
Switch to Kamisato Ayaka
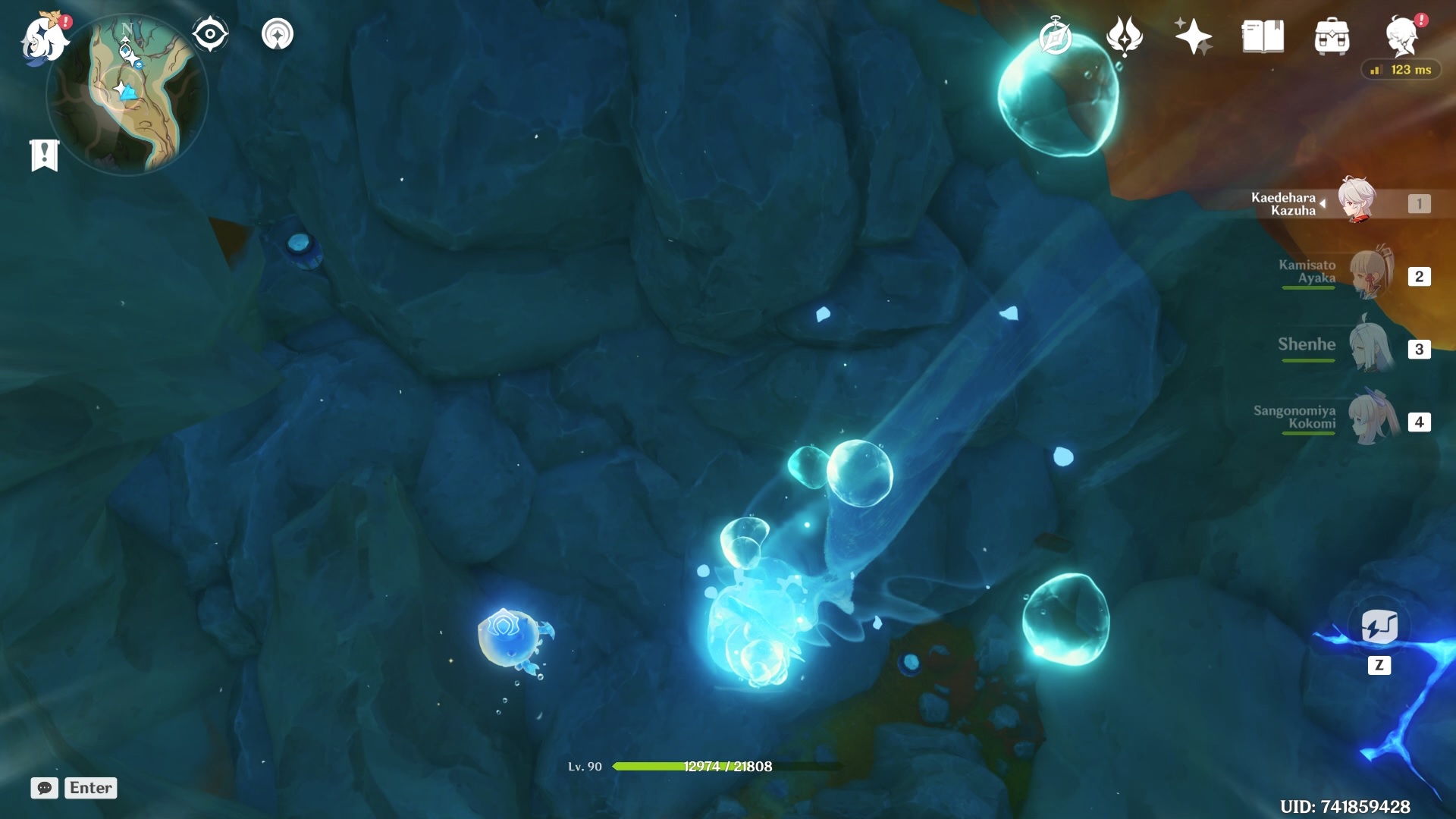coord(1370,275)
